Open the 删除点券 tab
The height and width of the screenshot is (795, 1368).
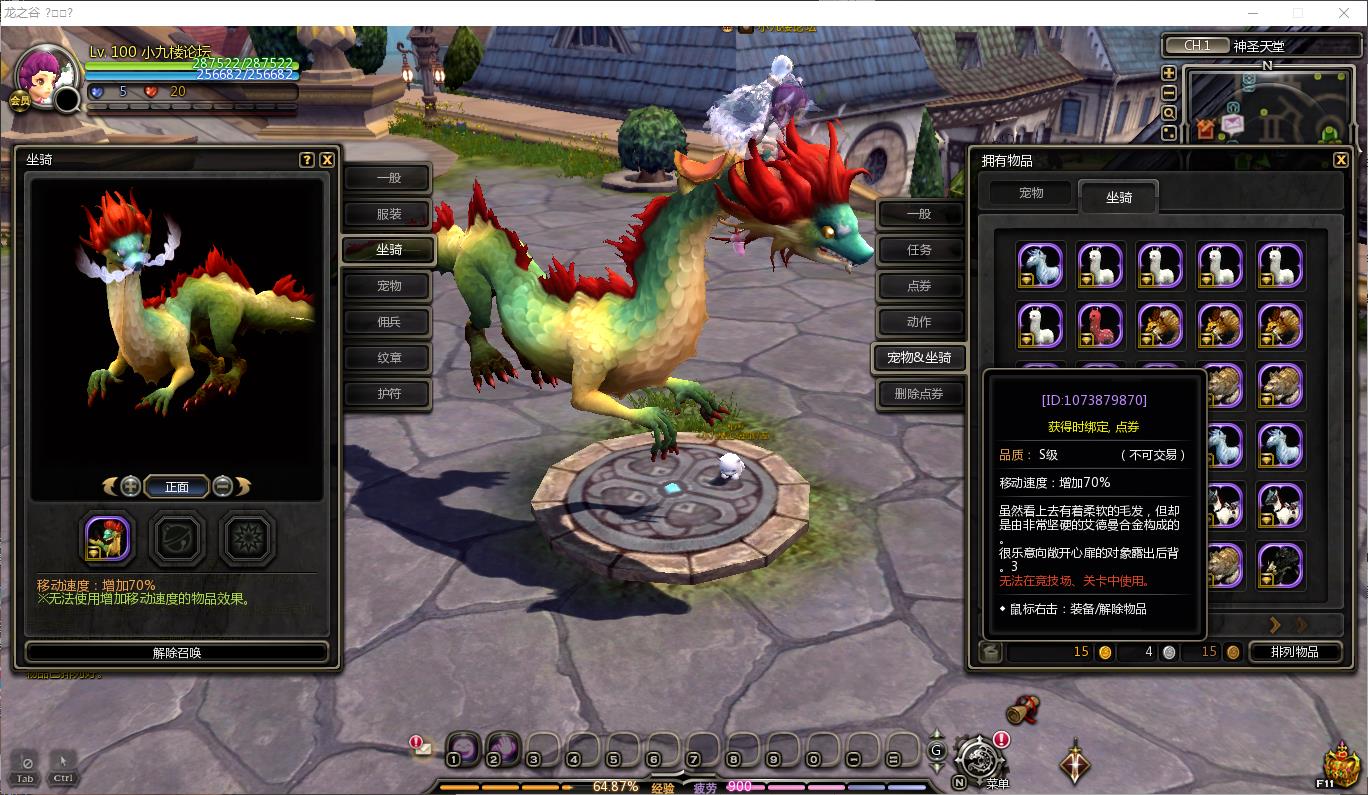pyautogui.click(x=919, y=394)
